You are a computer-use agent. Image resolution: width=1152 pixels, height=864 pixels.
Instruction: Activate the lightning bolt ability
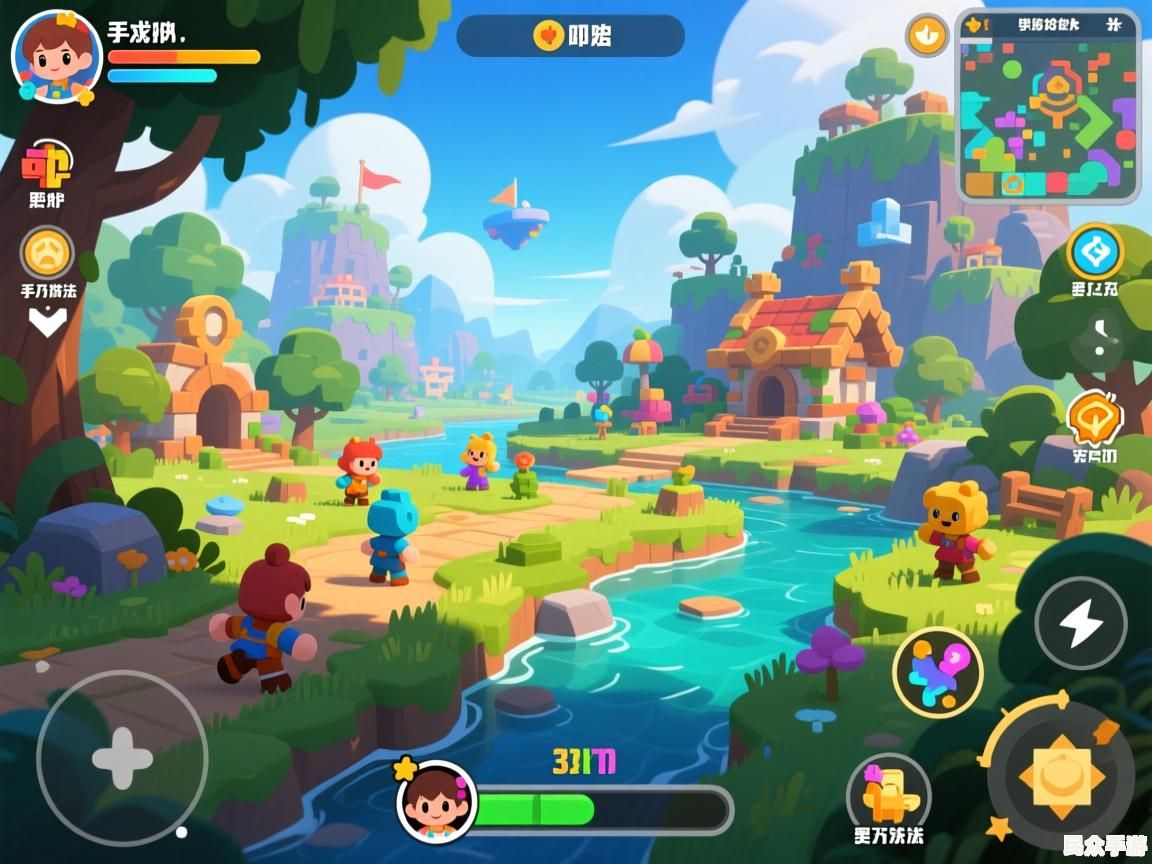[1080, 624]
